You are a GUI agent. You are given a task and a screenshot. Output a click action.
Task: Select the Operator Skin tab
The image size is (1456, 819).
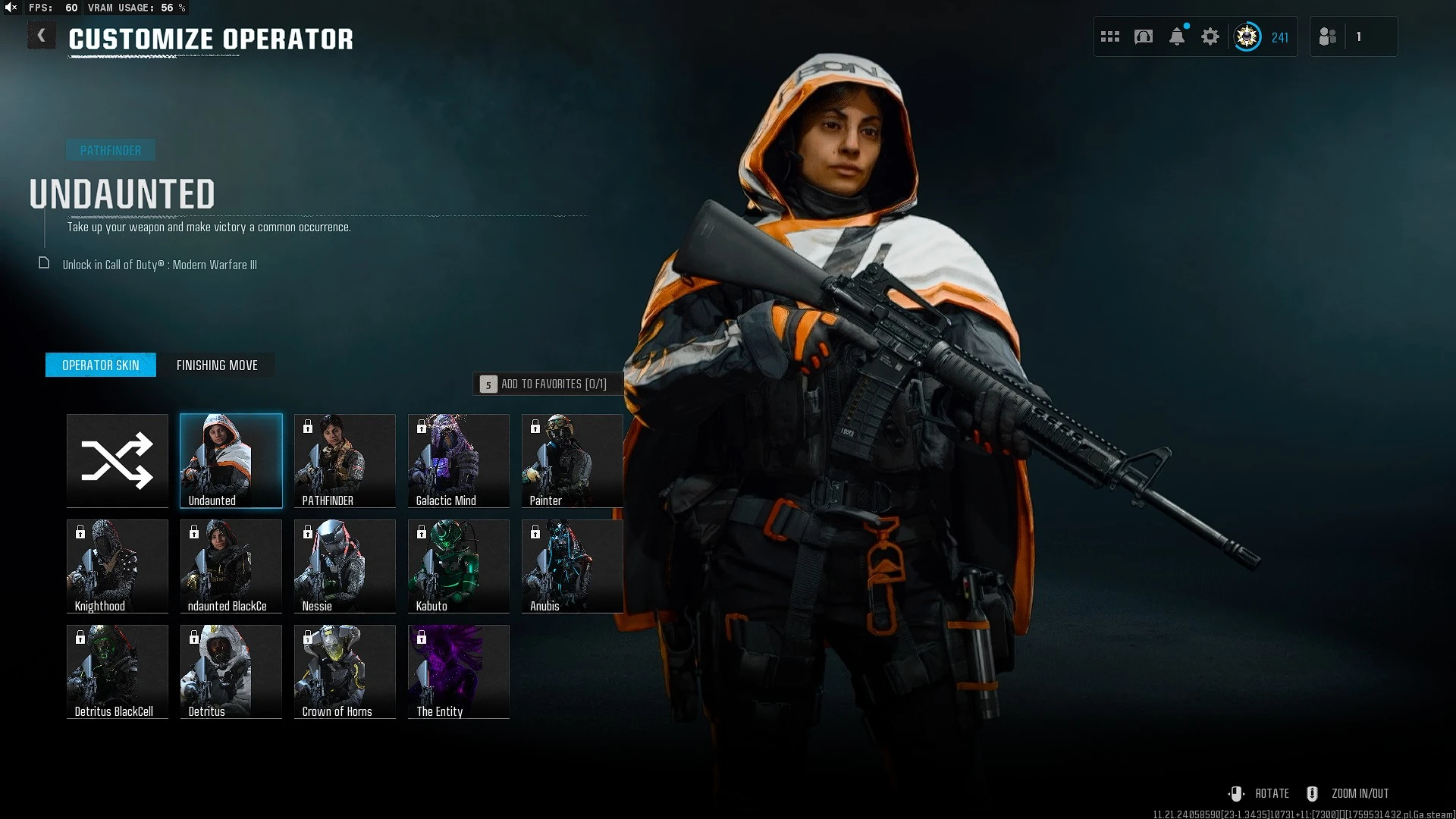tap(101, 366)
